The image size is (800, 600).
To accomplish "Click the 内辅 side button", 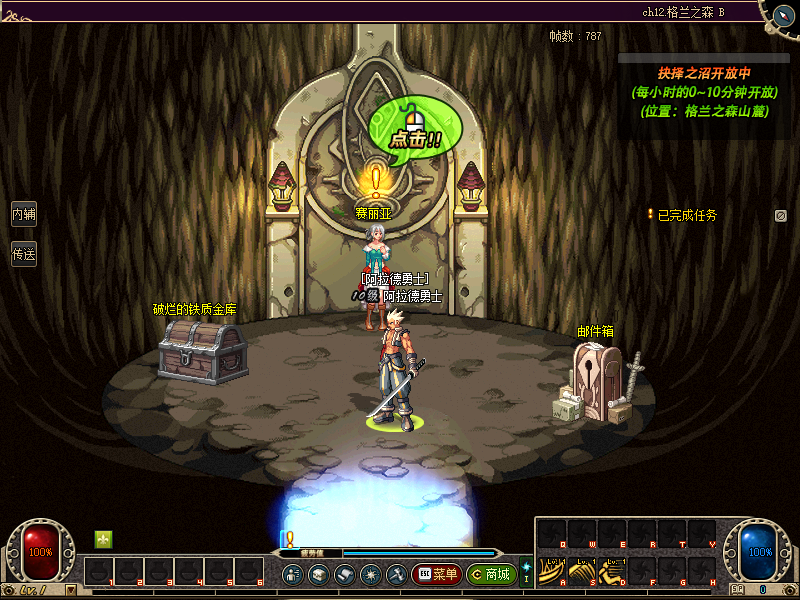I will (x=23, y=213).
